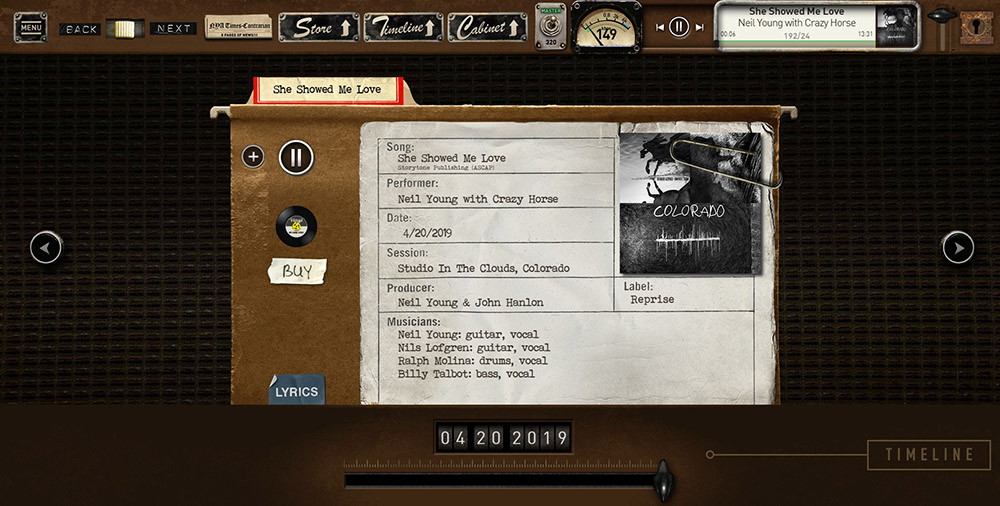
Task: Go to the previous card with left arrow
Action: [x=46, y=247]
